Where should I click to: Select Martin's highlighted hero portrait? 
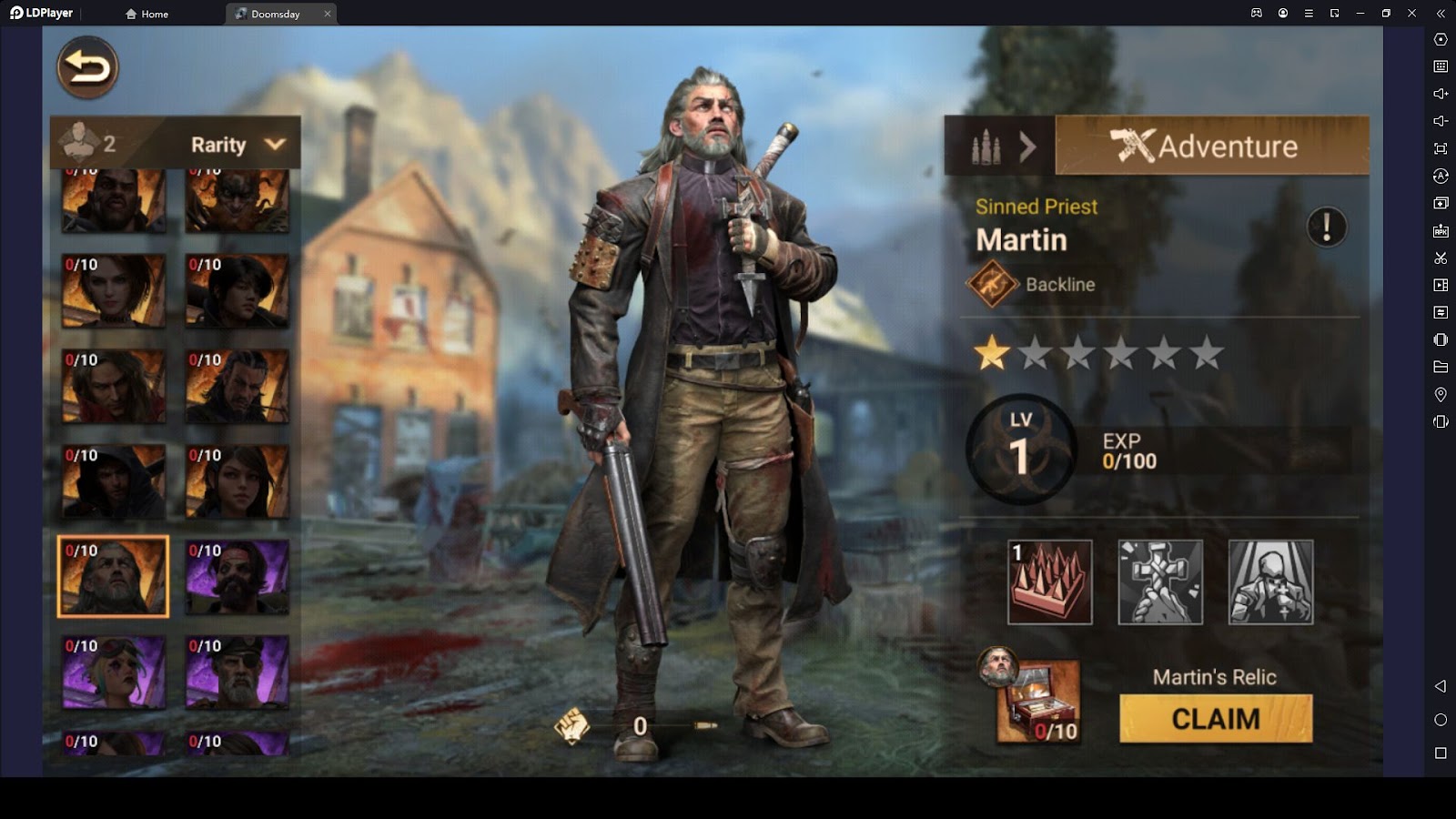pyautogui.click(x=113, y=577)
